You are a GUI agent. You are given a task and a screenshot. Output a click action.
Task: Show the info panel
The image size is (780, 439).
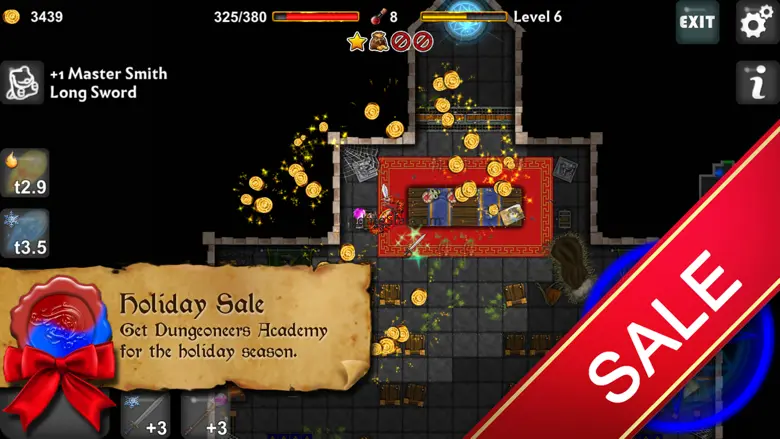(756, 83)
